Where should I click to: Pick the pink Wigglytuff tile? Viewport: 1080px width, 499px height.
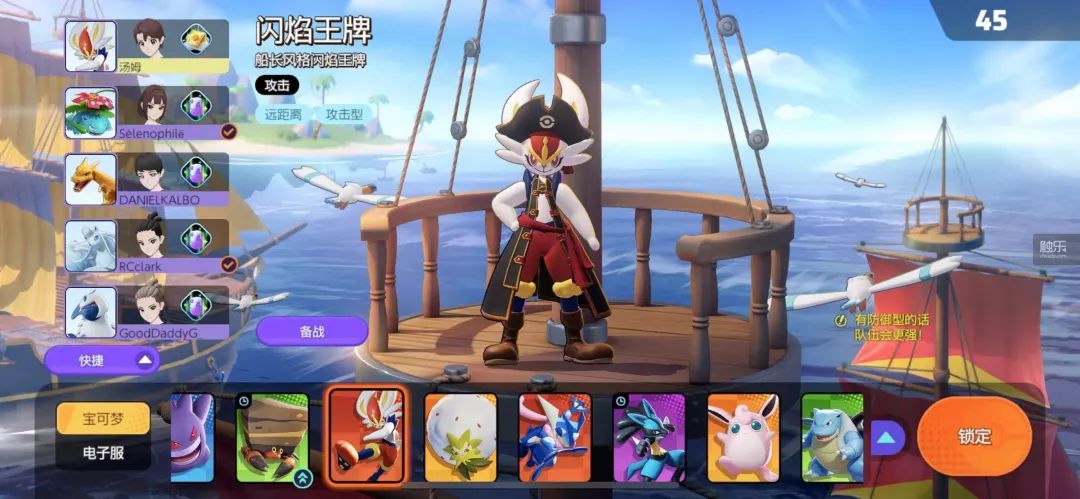pos(743,438)
